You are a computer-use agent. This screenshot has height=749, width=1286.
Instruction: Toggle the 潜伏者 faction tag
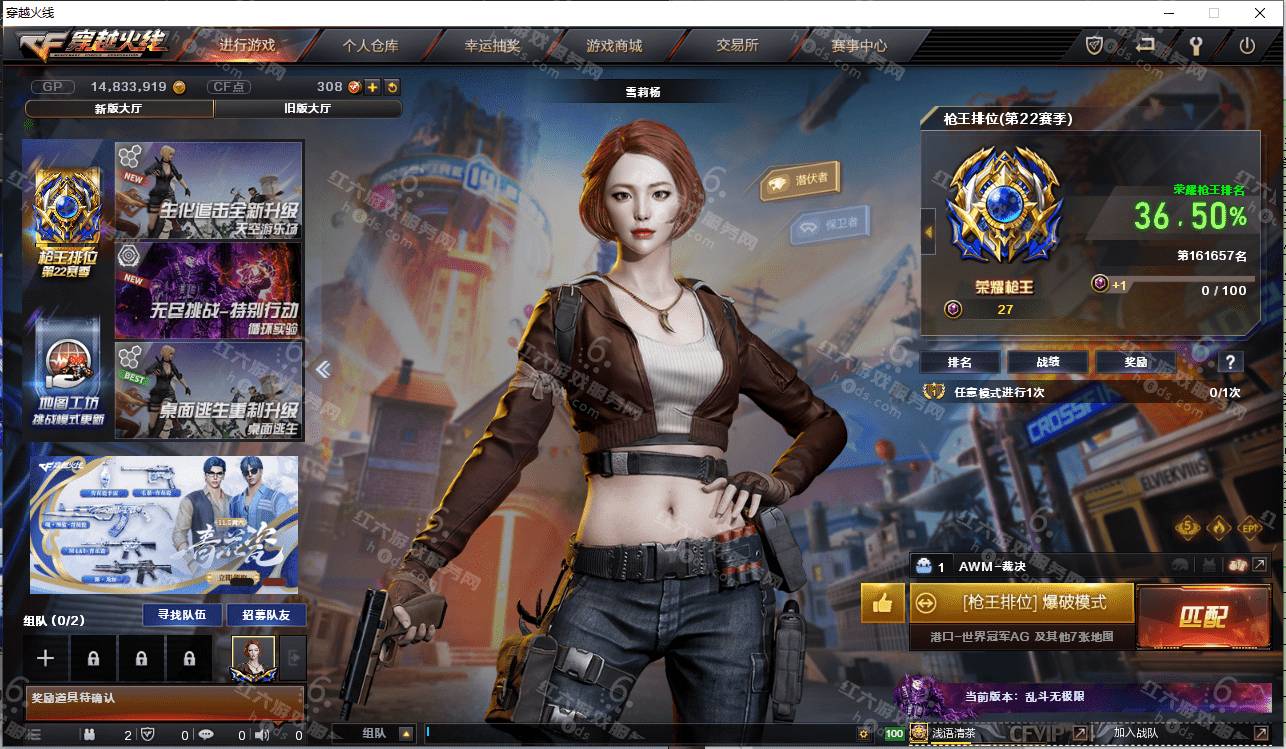[x=800, y=178]
